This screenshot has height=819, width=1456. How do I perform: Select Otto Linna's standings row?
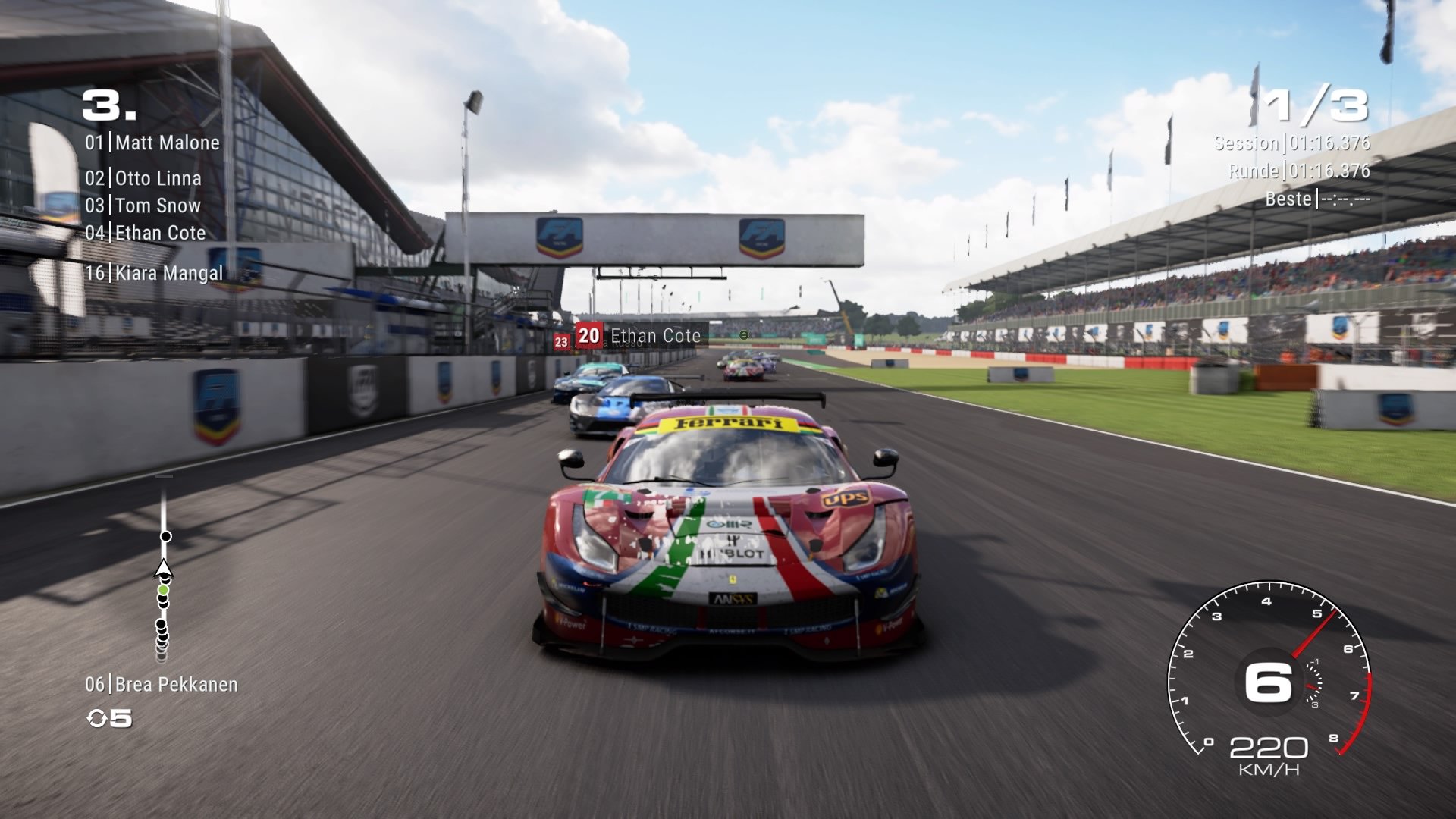pyautogui.click(x=143, y=178)
